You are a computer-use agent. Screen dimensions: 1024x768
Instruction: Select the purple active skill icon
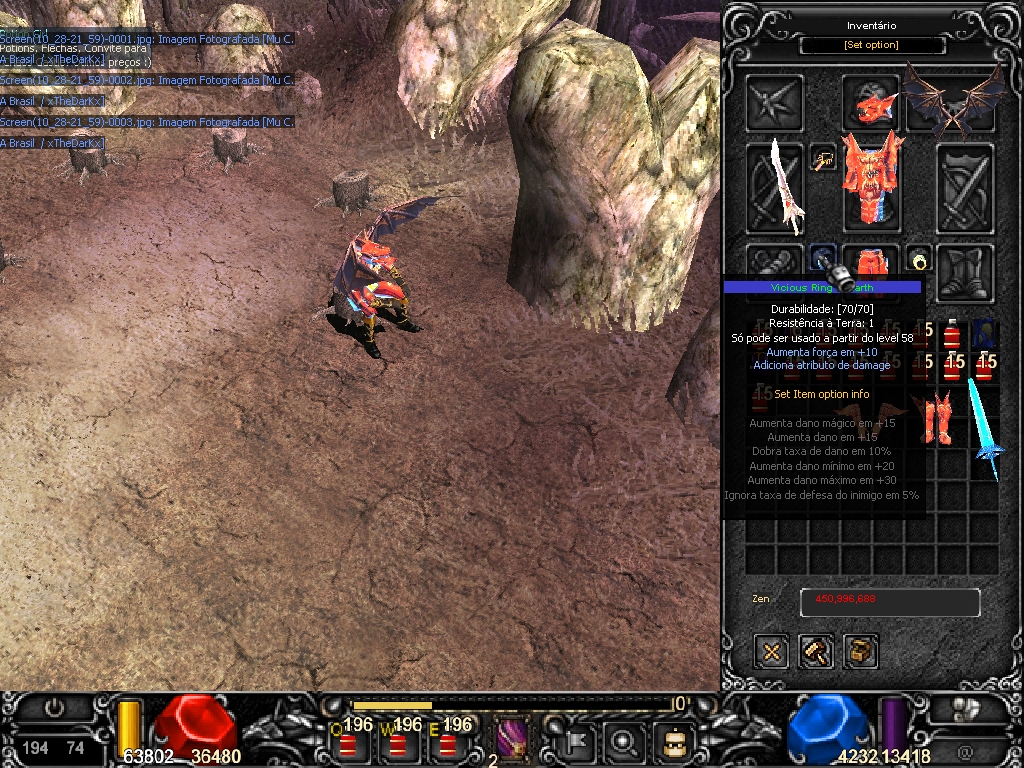coord(513,741)
